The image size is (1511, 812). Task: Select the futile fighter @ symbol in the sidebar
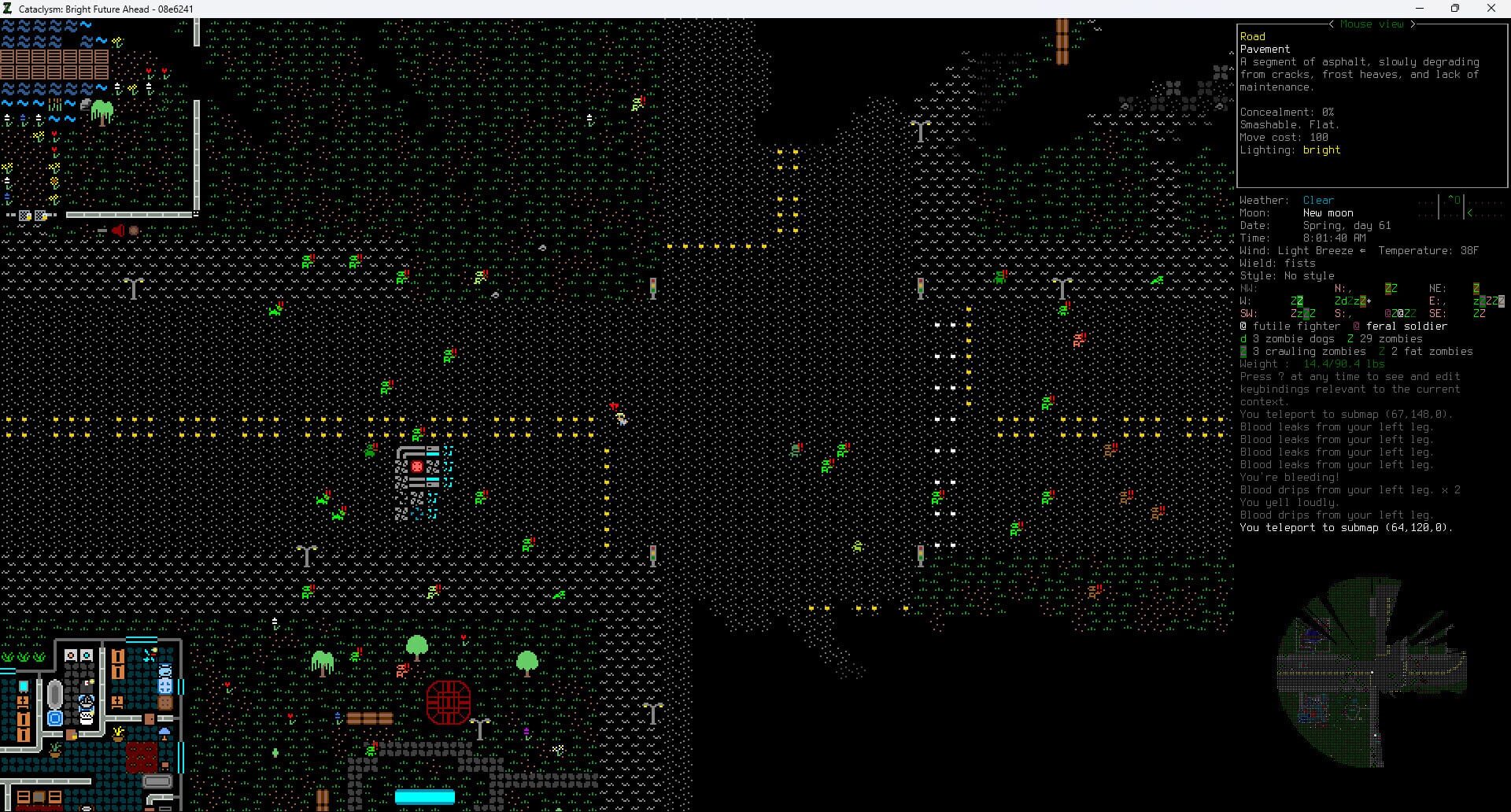(1243, 326)
